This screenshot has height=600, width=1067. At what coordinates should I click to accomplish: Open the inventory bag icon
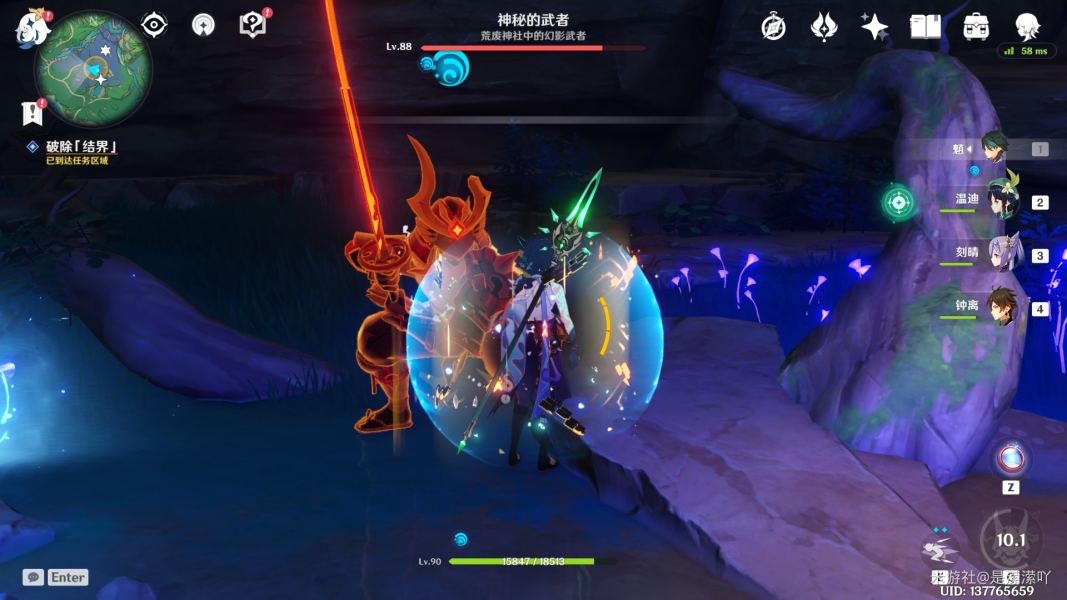click(x=976, y=27)
